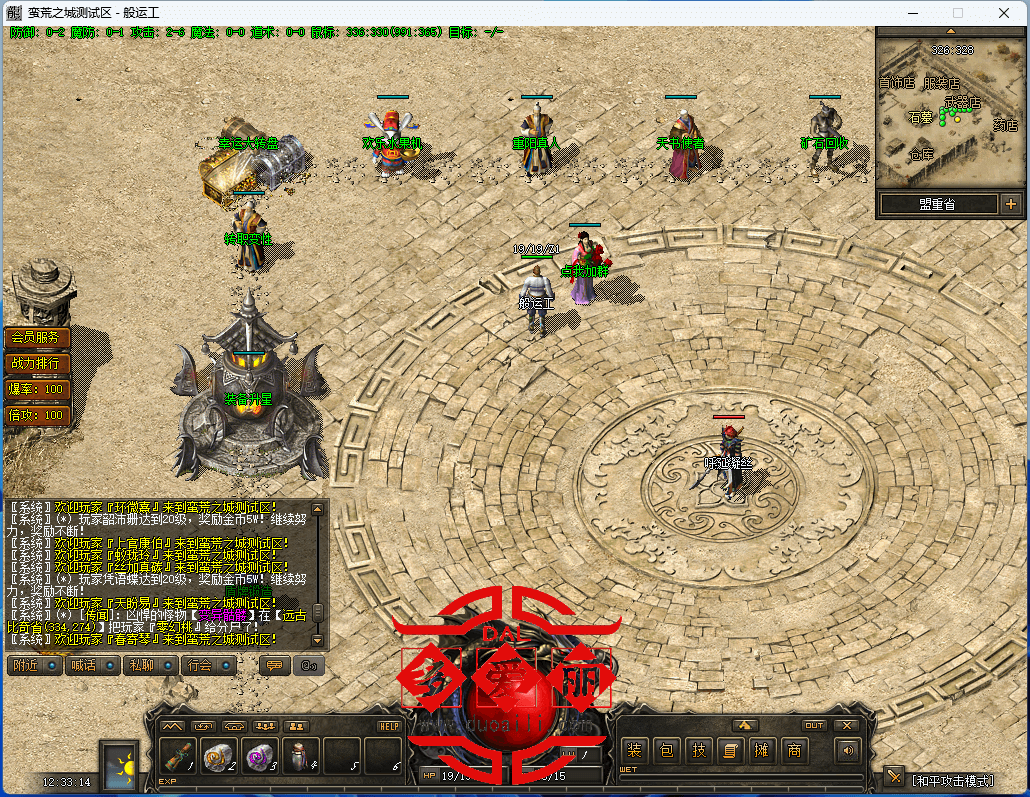Open the 会员服务 member service menu
This screenshot has height=797, width=1030.
tap(37, 338)
